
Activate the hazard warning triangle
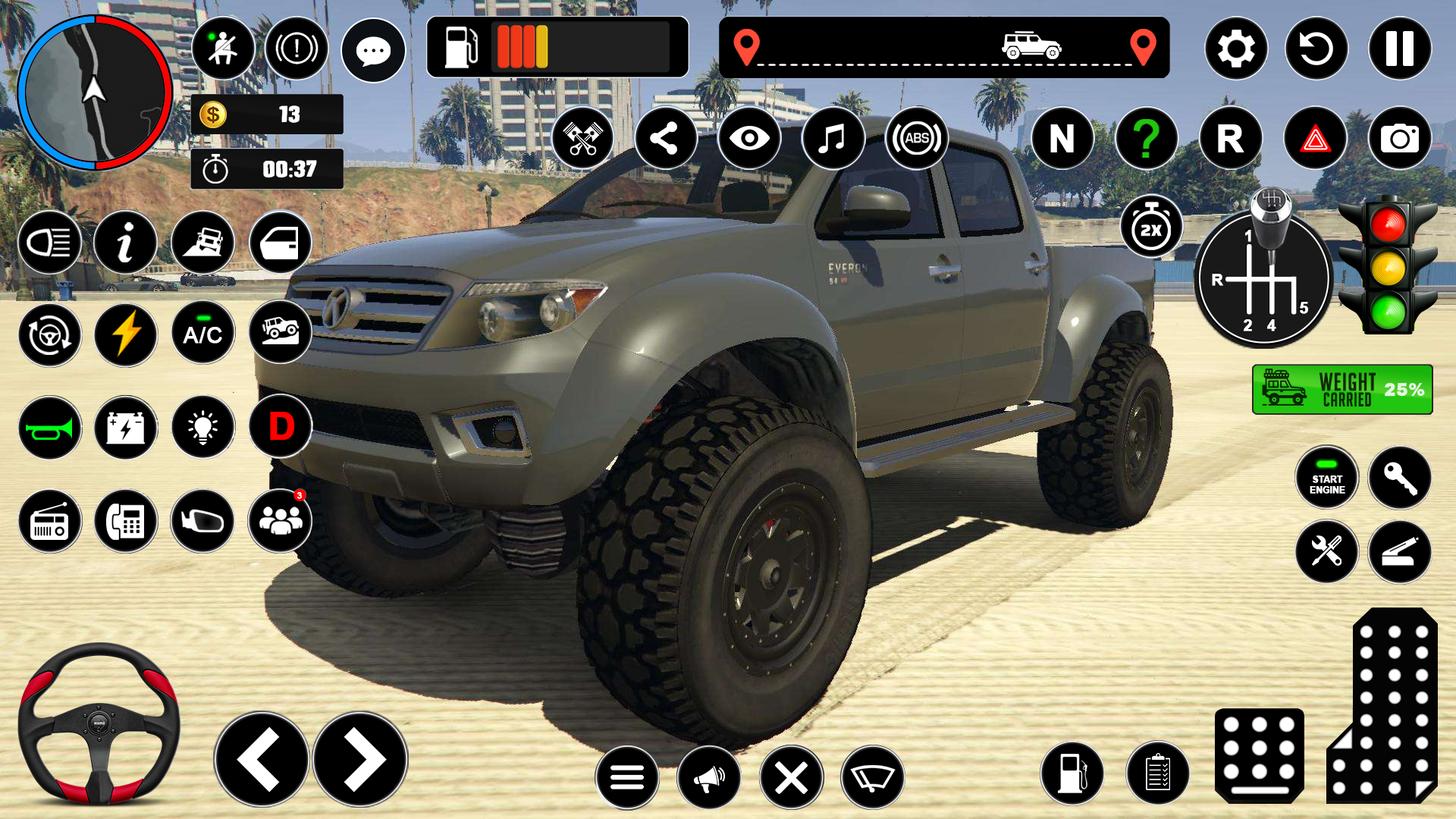click(x=1315, y=139)
